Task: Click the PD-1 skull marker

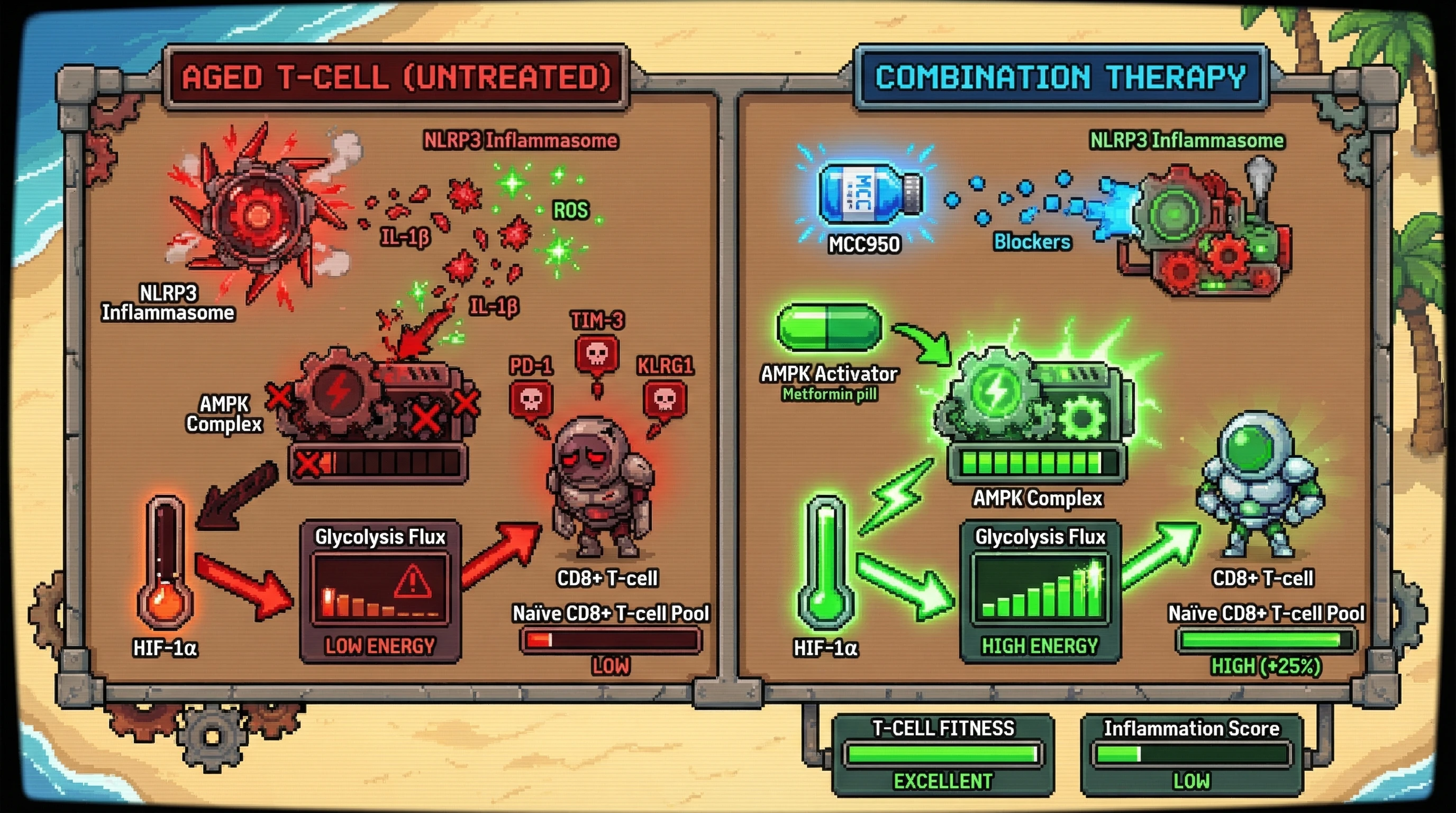Action: point(531,400)
